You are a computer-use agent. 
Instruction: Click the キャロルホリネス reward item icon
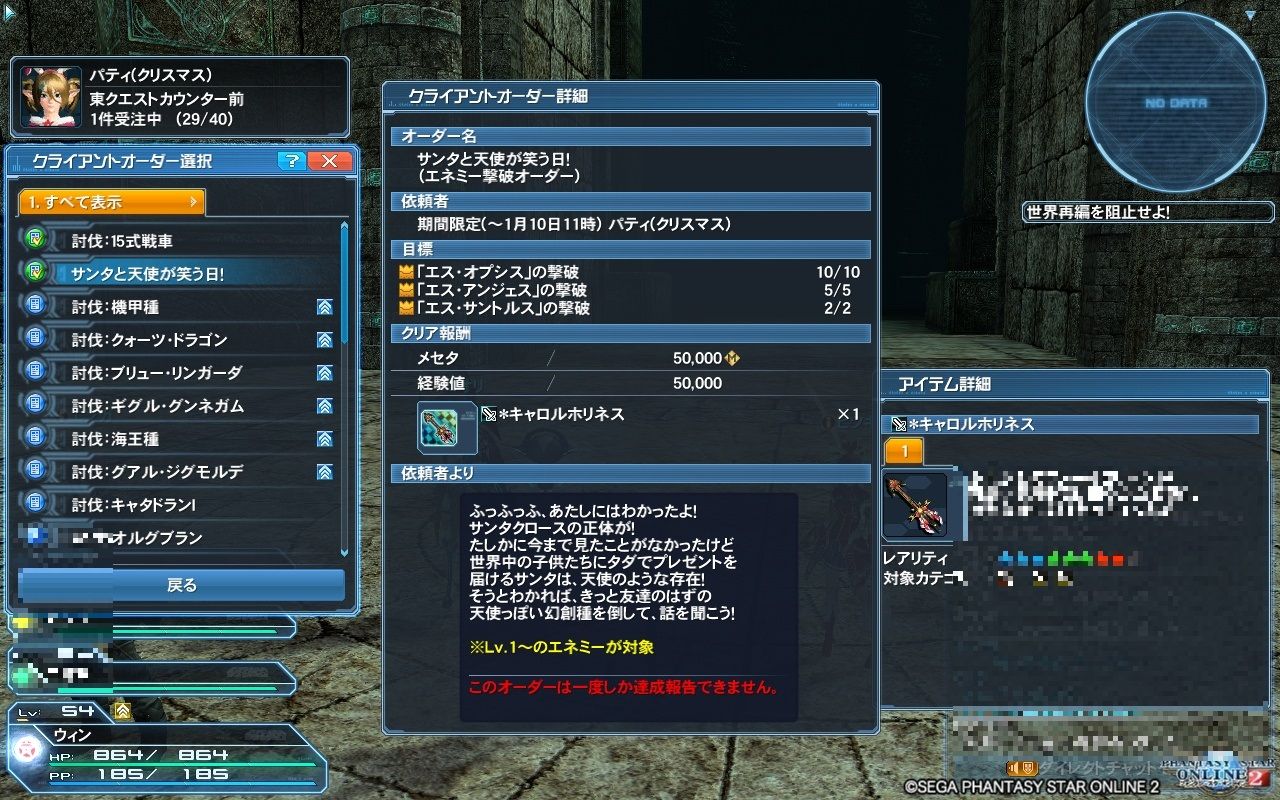[x=446, y=426]
